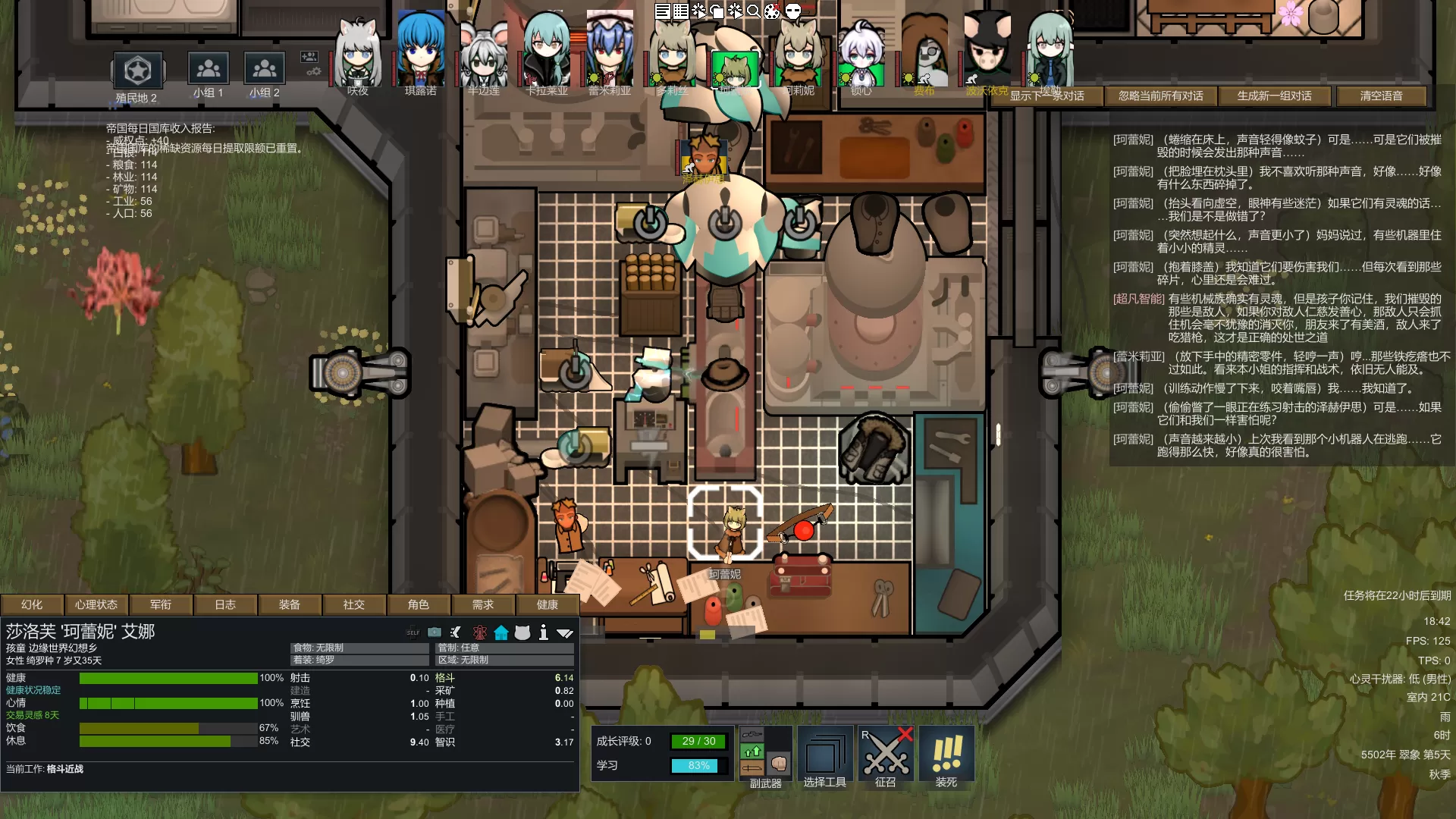Change the 区域 allowed area setting
1456x819 pixels.
pyautogui.click(x=504, y=660)
